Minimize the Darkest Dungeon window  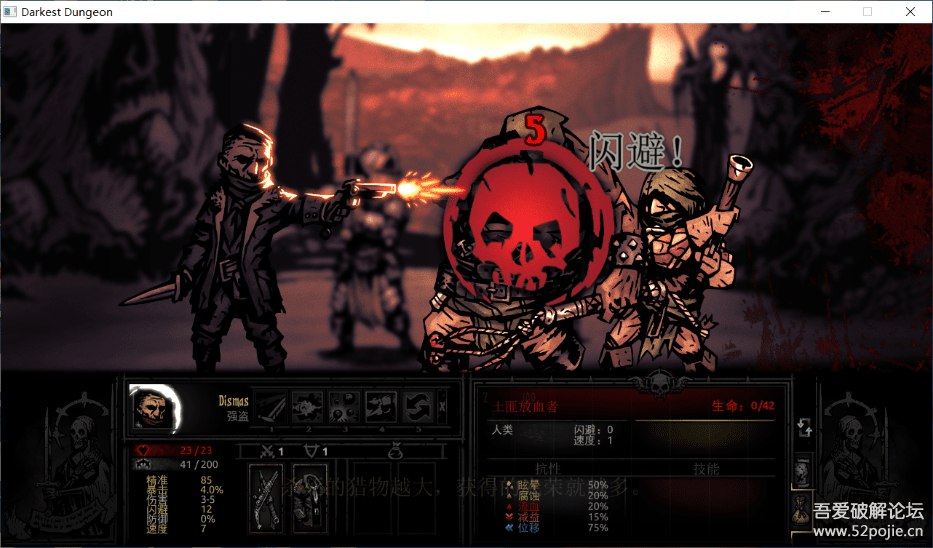825,12
